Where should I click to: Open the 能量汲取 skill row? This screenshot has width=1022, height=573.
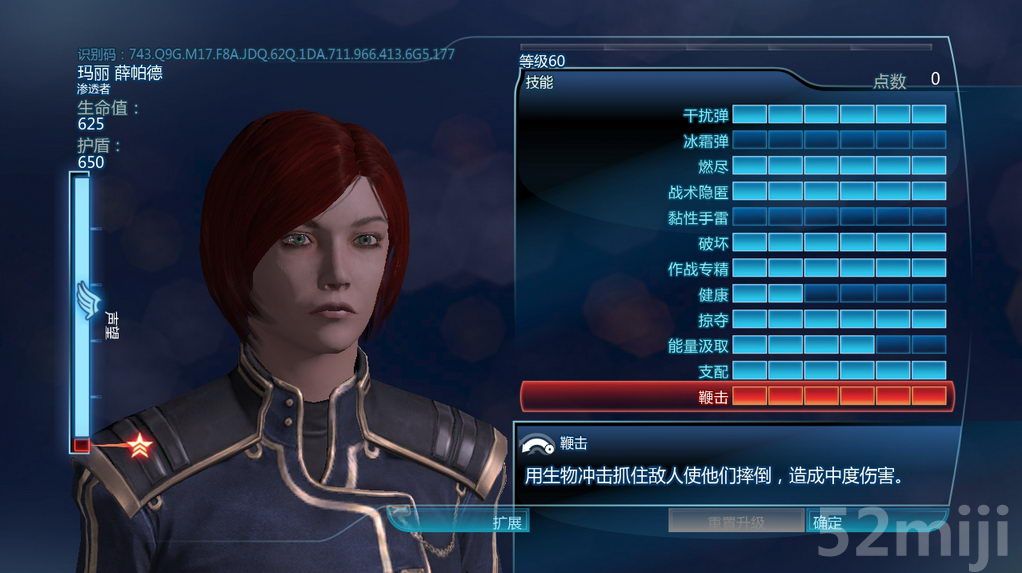point(735,345)
